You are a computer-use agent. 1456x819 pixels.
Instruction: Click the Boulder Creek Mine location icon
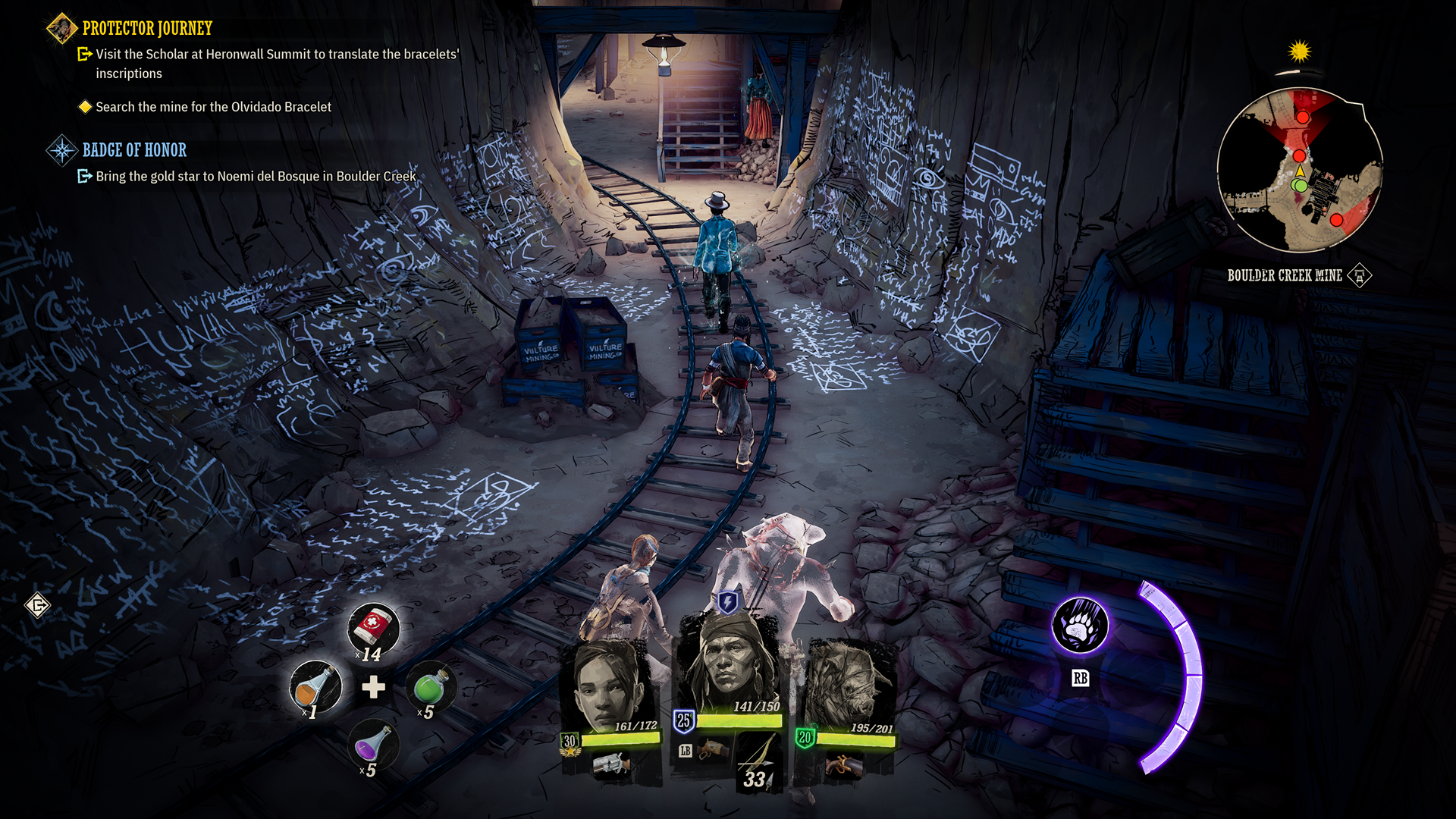[x=1360, y=275]
